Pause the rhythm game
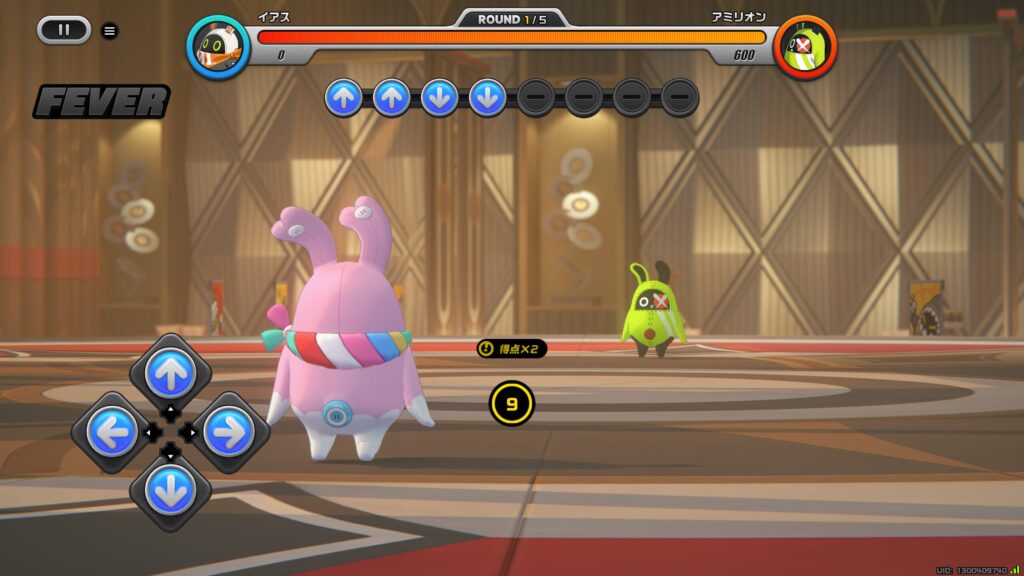This screenshot has height=576, width=1024. 64,30
